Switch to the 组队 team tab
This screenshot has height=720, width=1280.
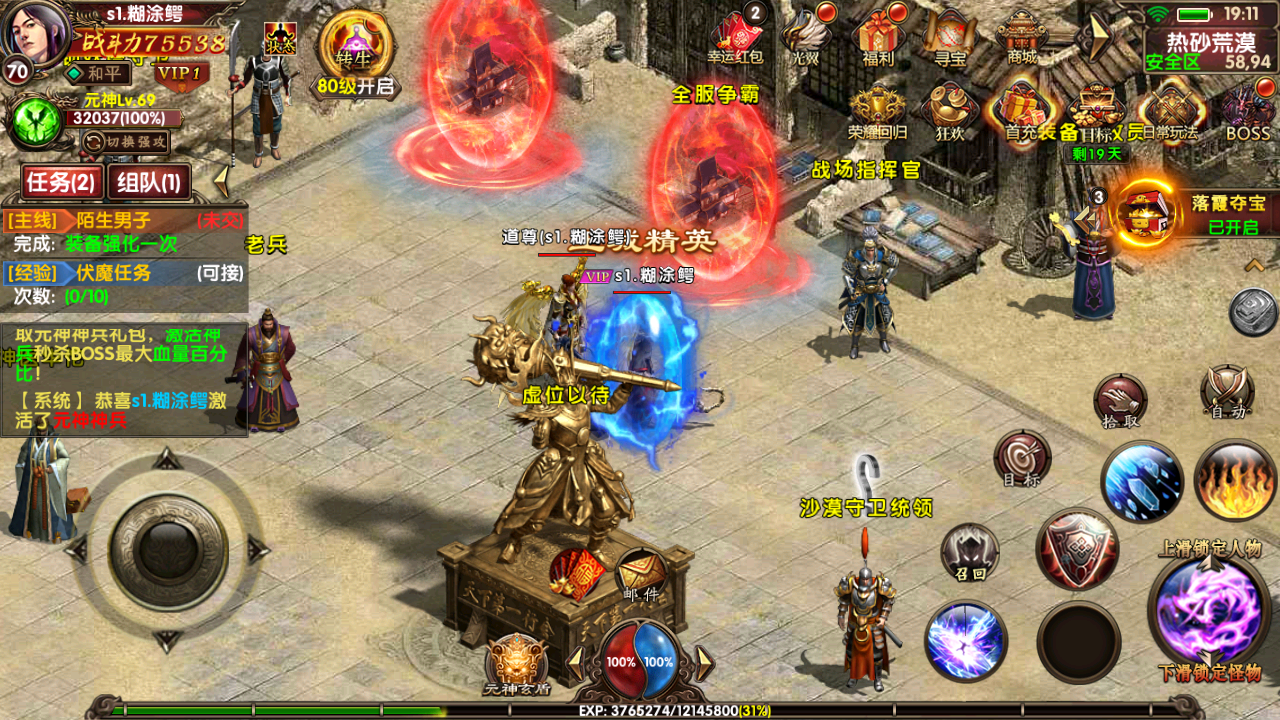149,182
